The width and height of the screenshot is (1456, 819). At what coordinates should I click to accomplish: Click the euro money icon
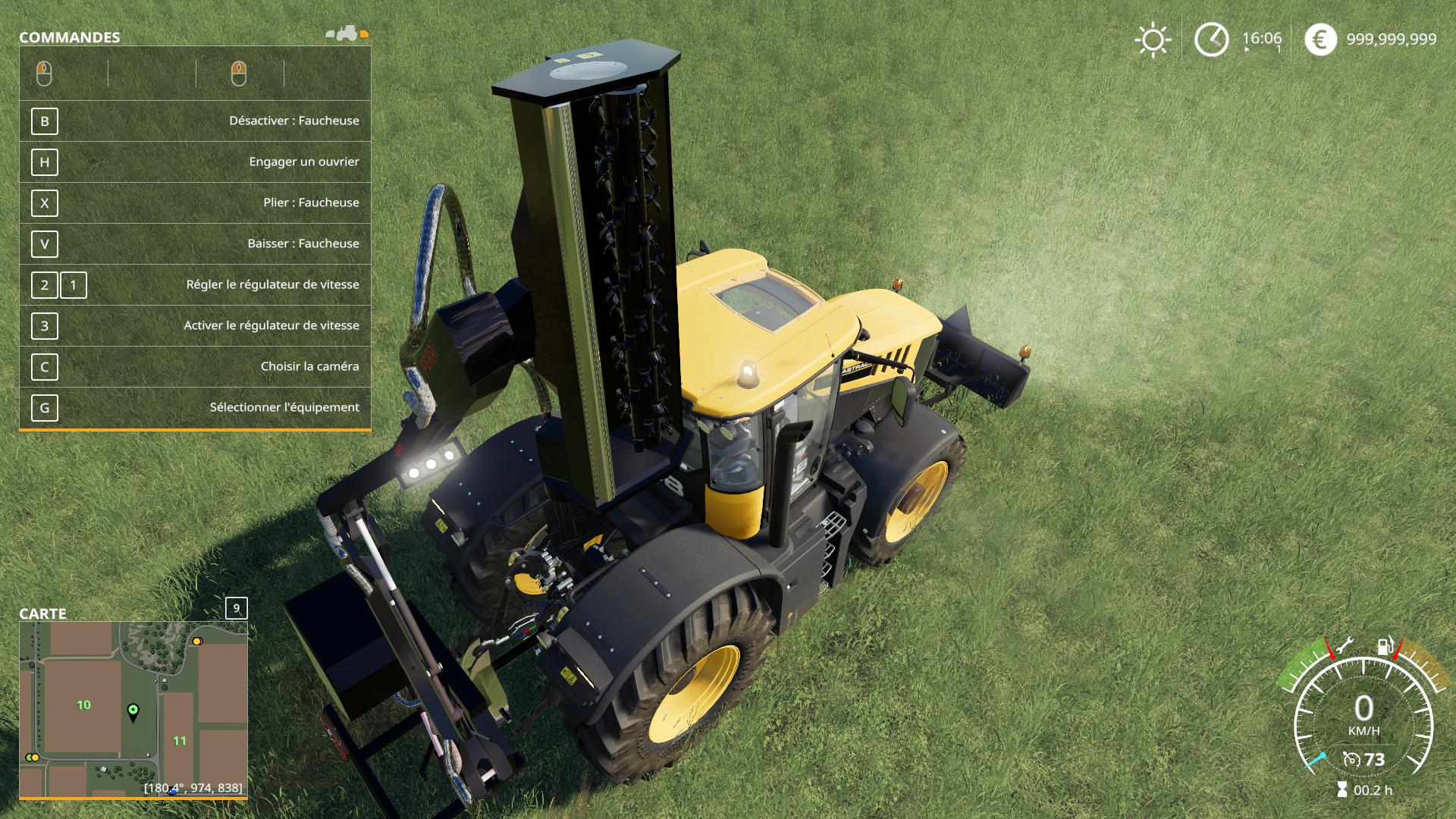click(x=1320, y=39)
